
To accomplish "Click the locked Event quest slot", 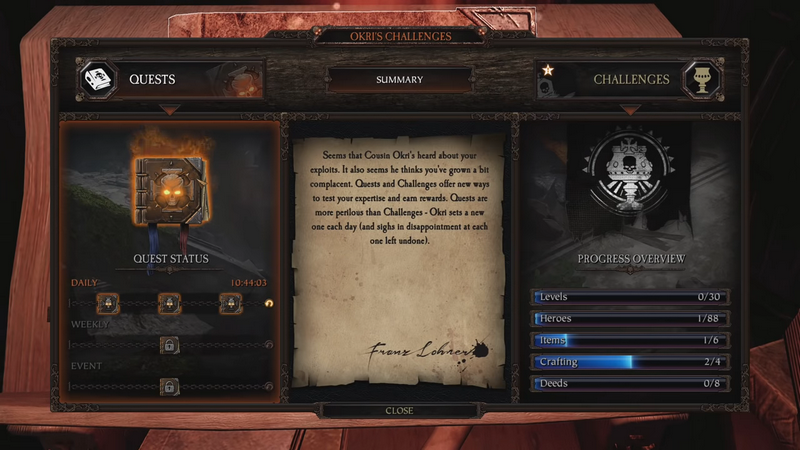I will pyautogui.click(x=170, y=386).
